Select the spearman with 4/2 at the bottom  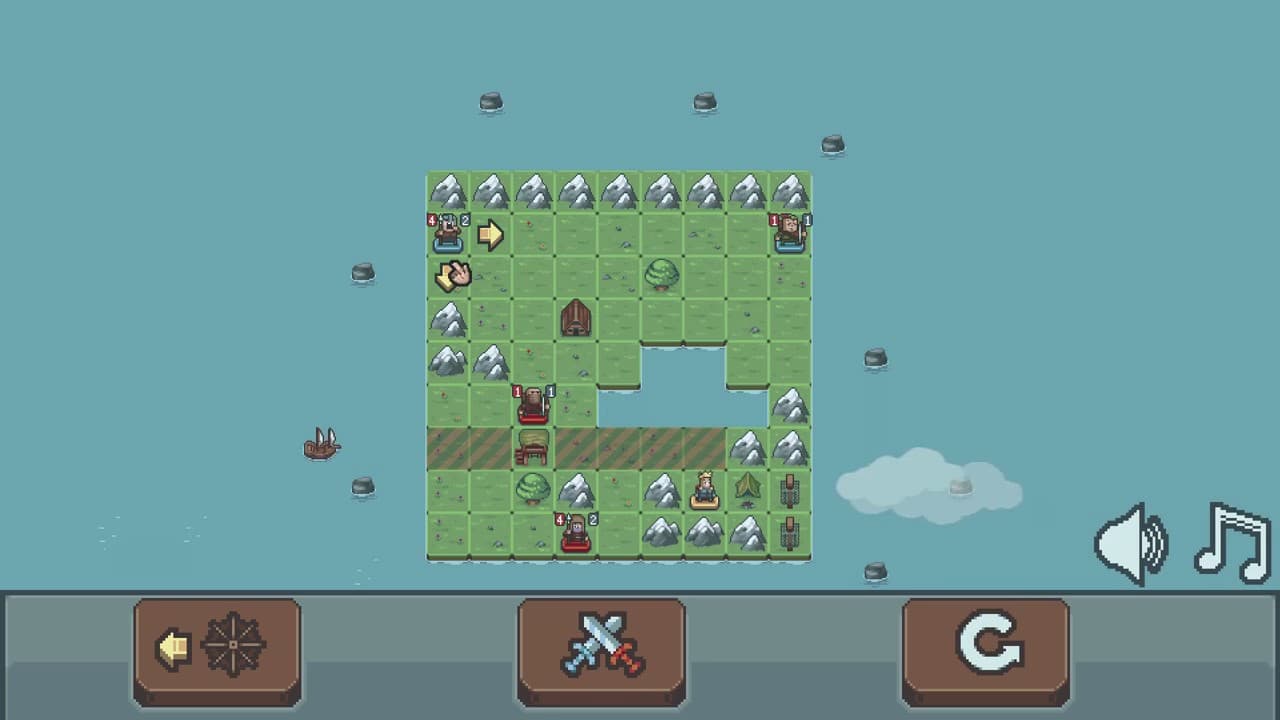(574, 531)
